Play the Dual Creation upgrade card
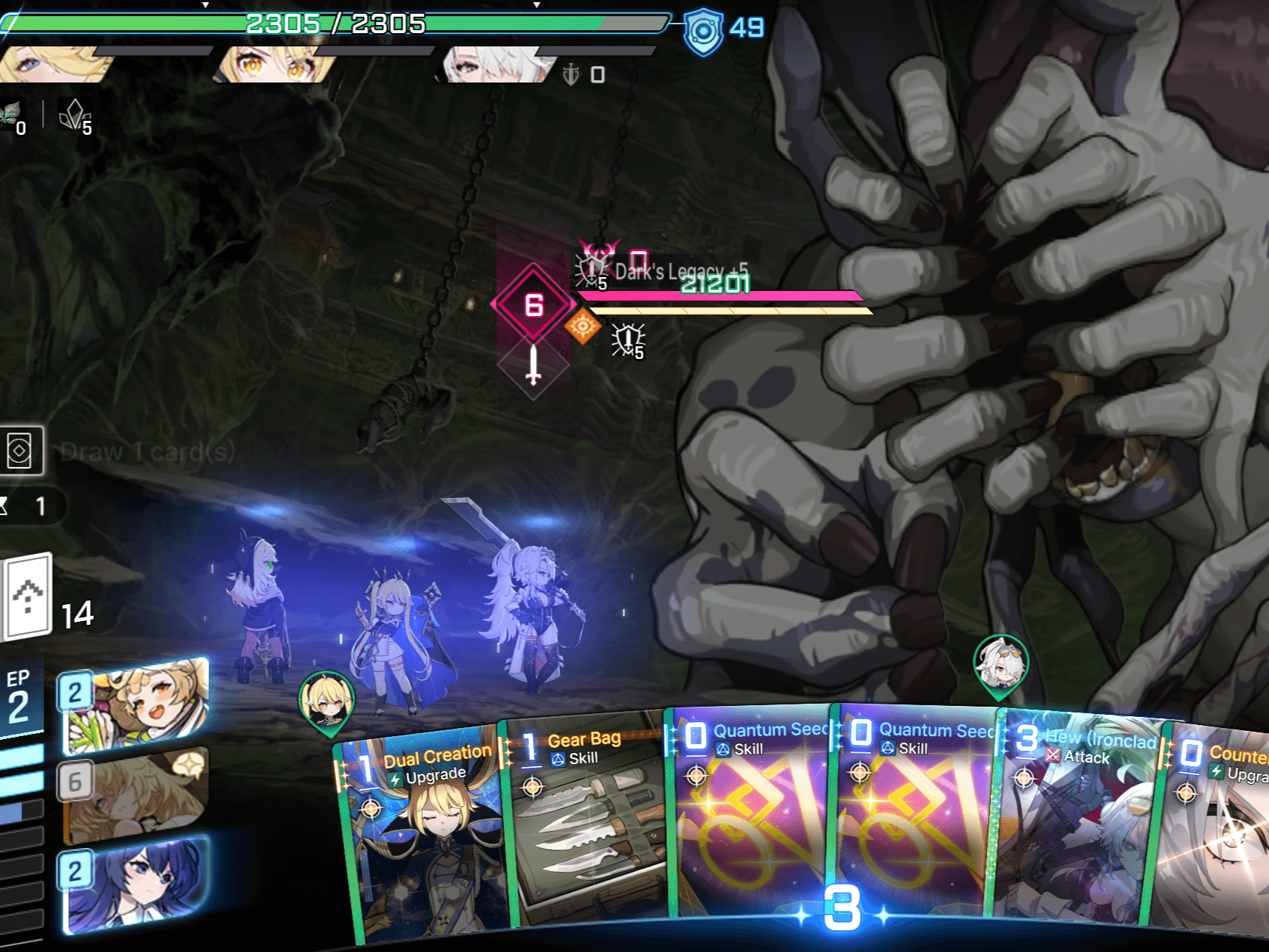The image size is (1269, 952). (424, 833)
